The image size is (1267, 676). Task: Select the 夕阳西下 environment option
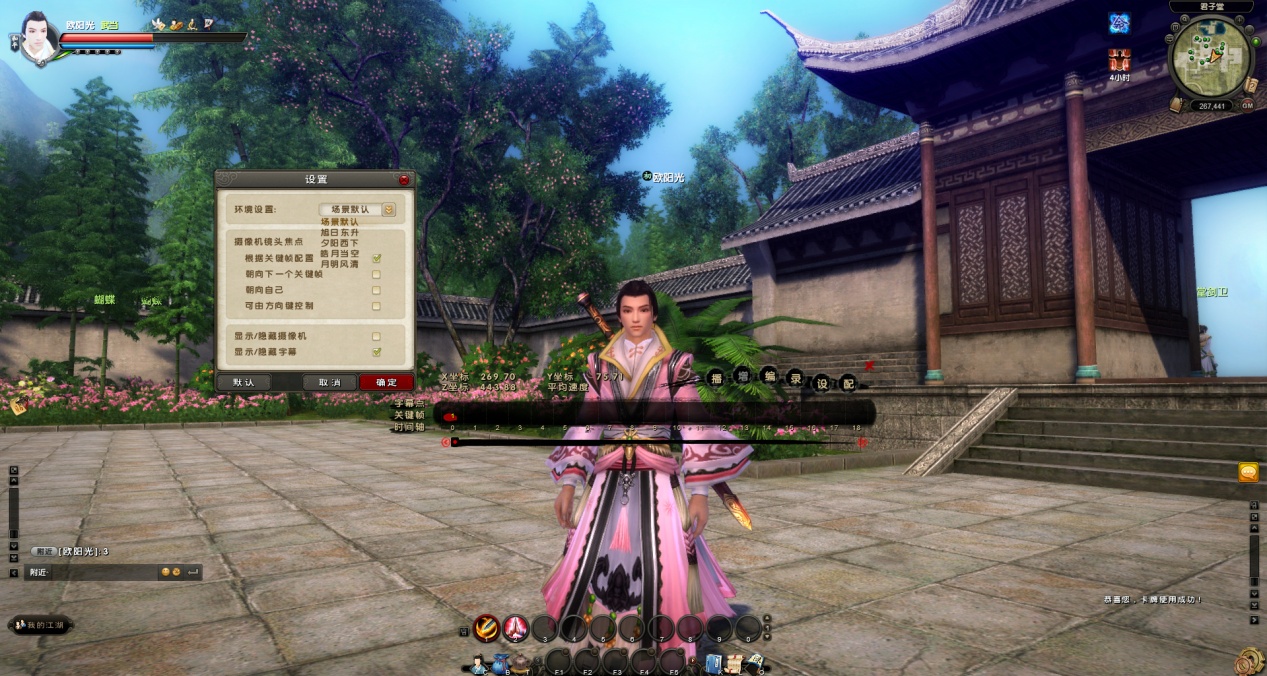pos(339,243)
